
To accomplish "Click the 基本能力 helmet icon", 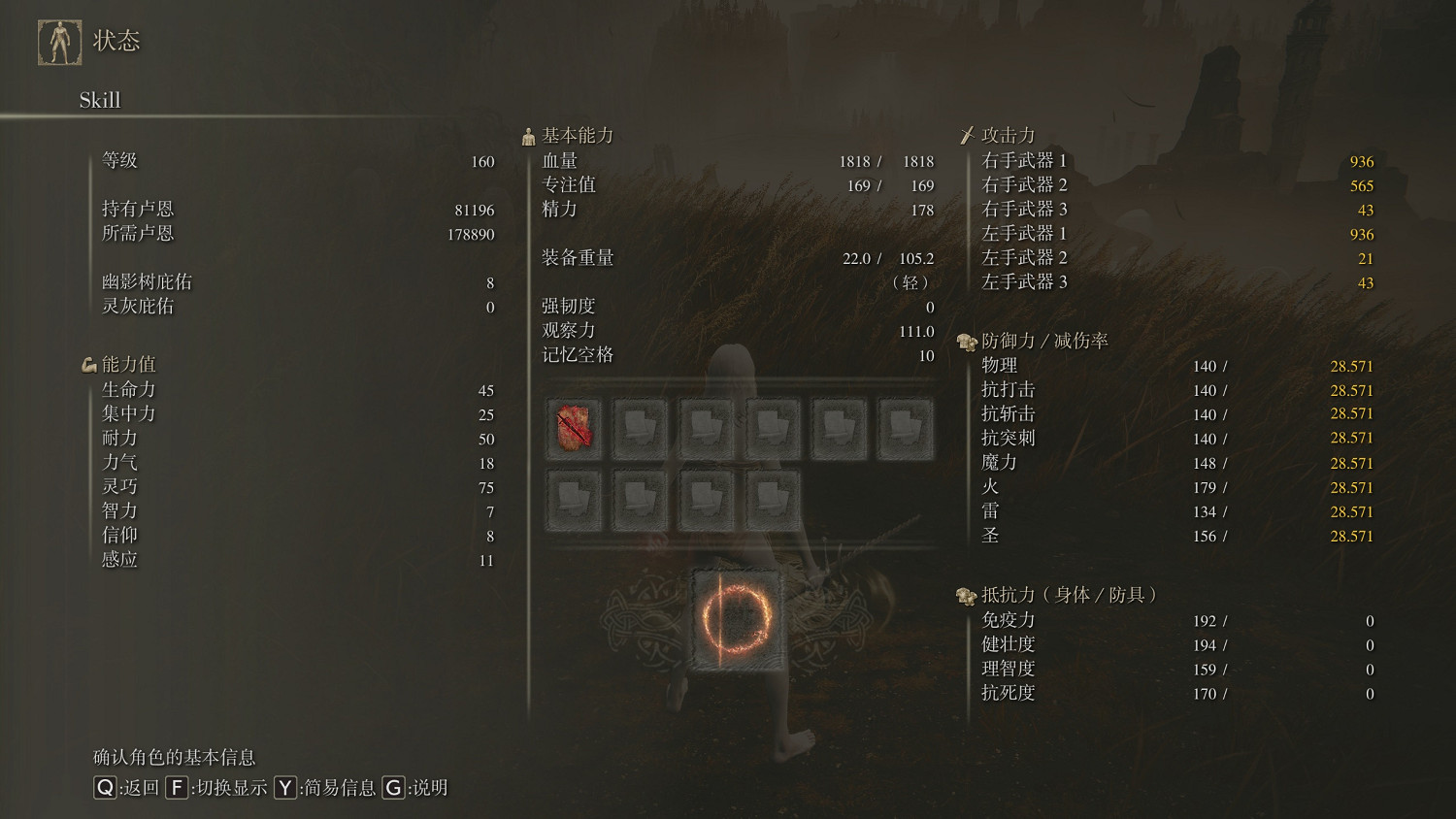I will coord(528,135).
